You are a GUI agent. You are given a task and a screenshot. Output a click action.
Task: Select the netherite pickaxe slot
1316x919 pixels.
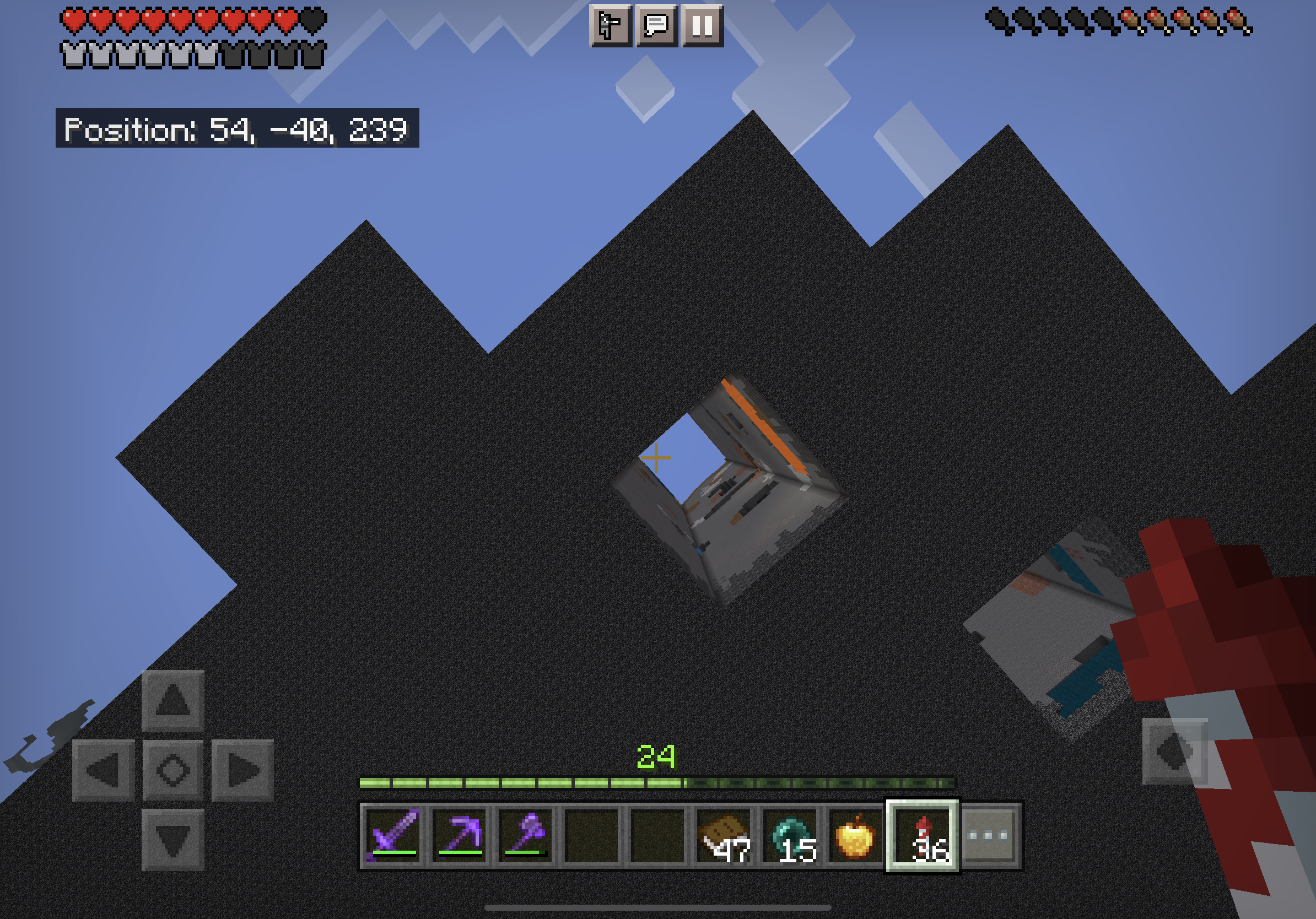(x=460, y=835)
